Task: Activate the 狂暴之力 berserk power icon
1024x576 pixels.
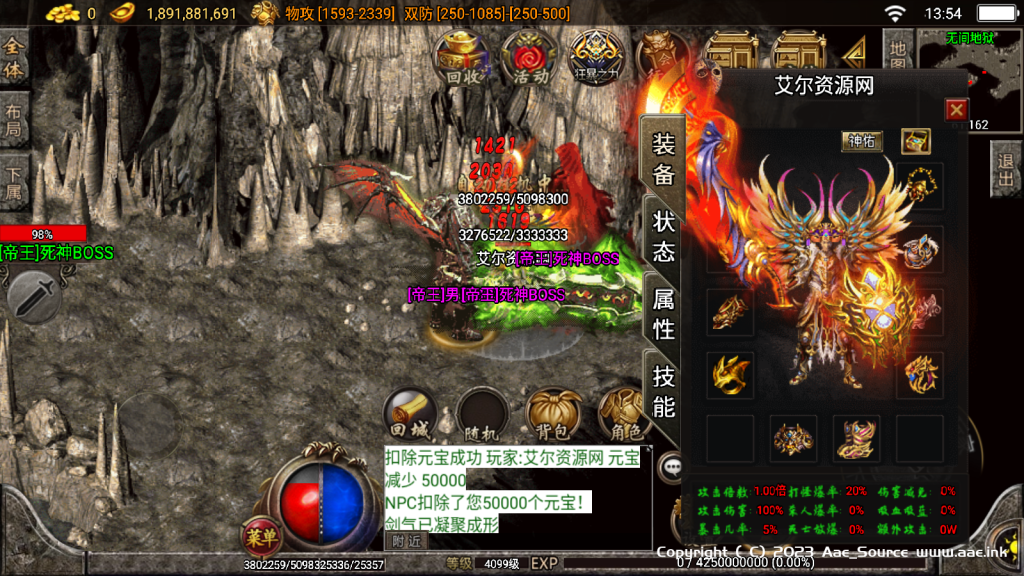Action: [x=596, y=56]
